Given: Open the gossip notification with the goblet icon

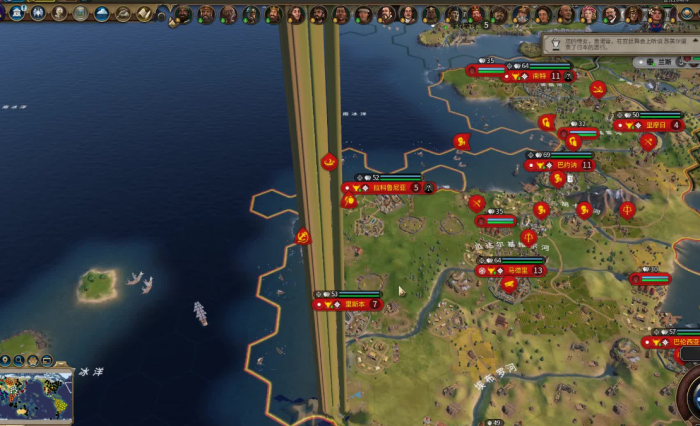Looking at the screenshot, I should point(555,45).
